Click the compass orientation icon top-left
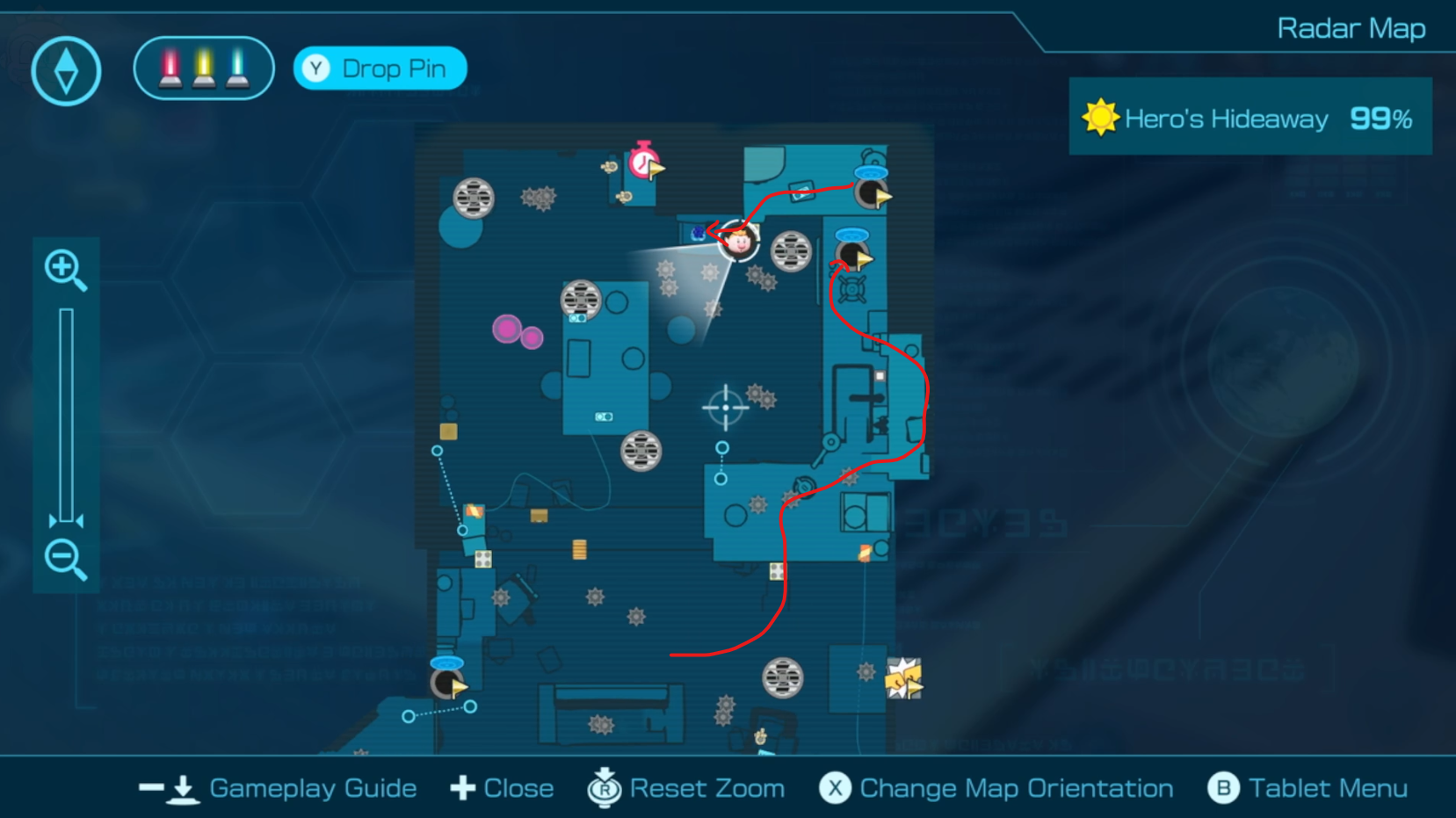The height and width of the screenshot is (818, 1456). coord(66,71)
